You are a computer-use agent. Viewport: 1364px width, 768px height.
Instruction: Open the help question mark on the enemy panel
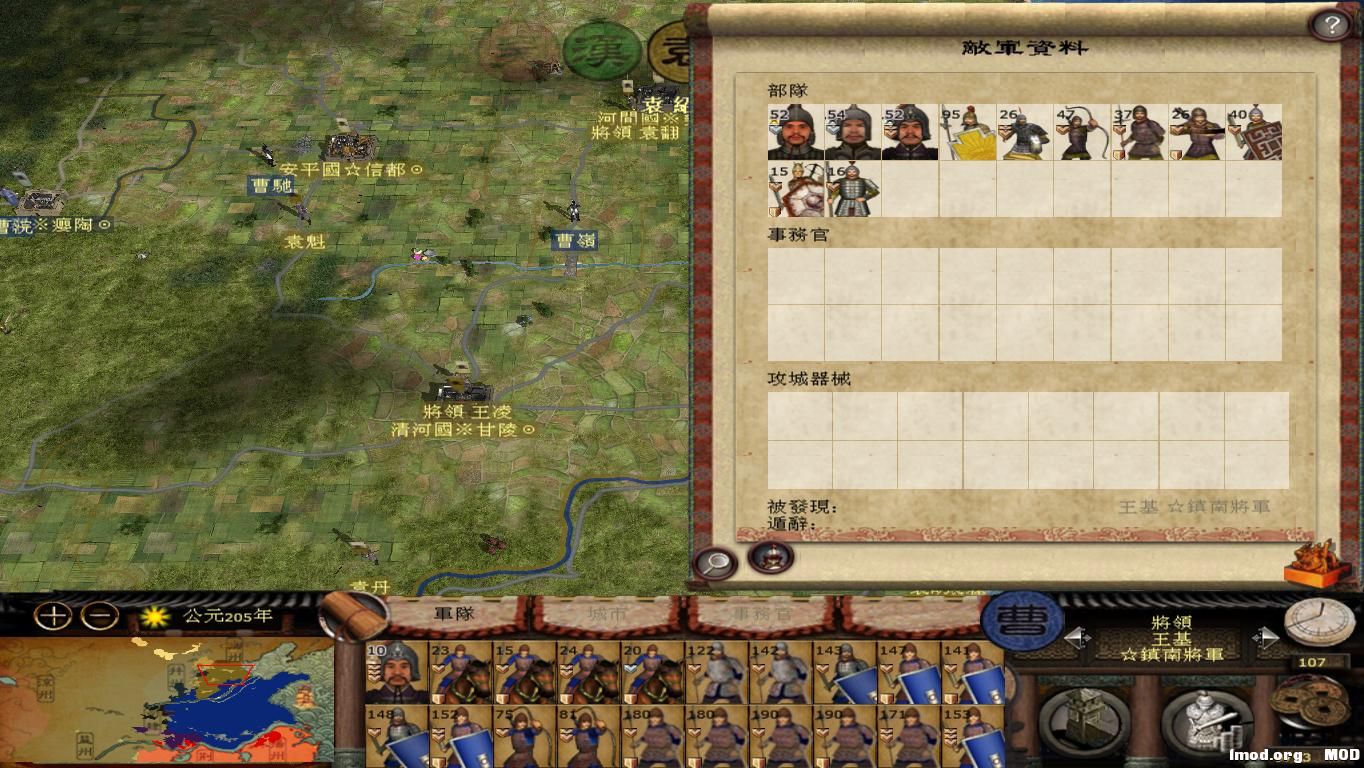[1330, 22]
